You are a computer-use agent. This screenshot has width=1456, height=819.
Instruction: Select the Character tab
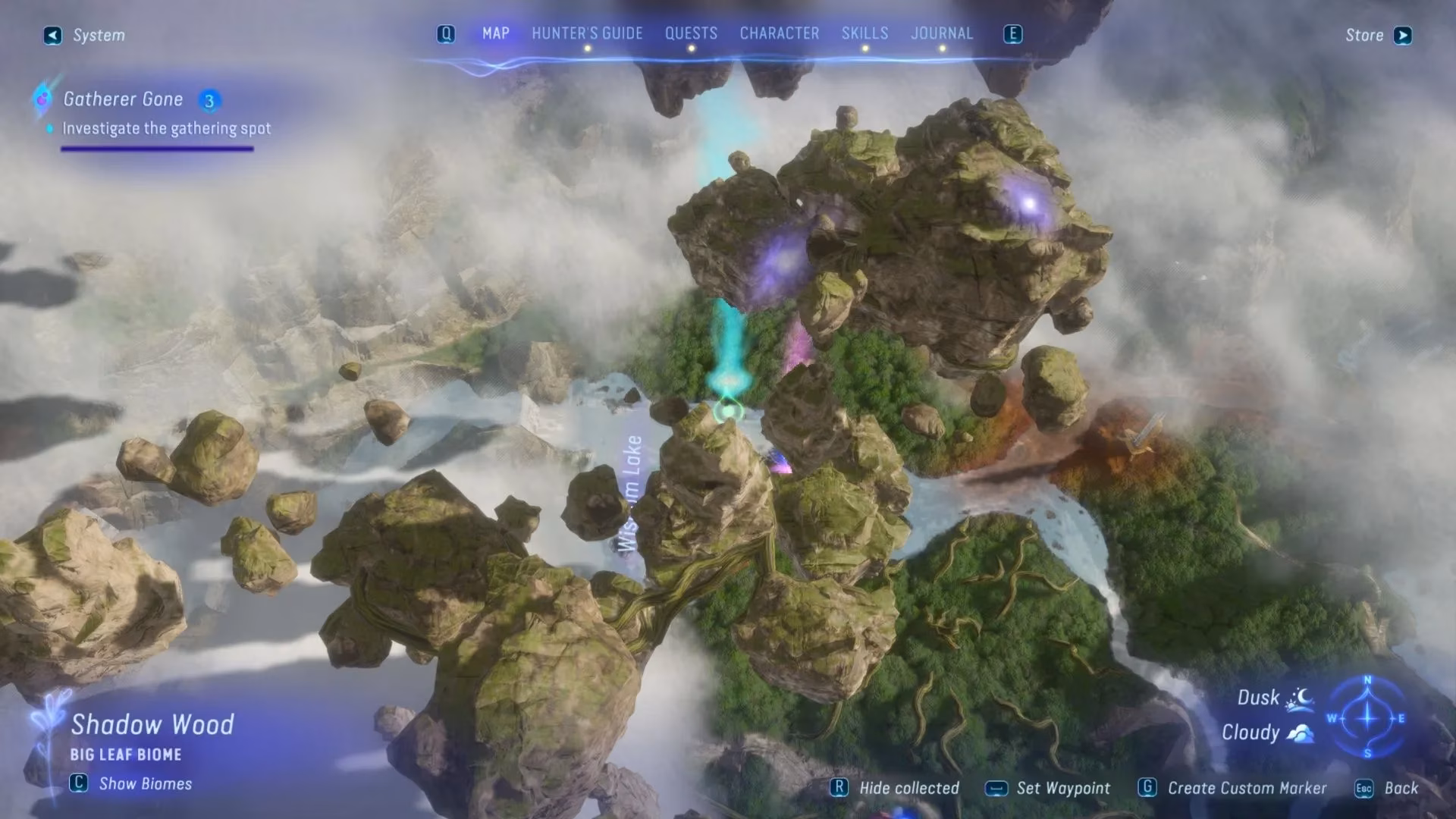click(779, 34)
